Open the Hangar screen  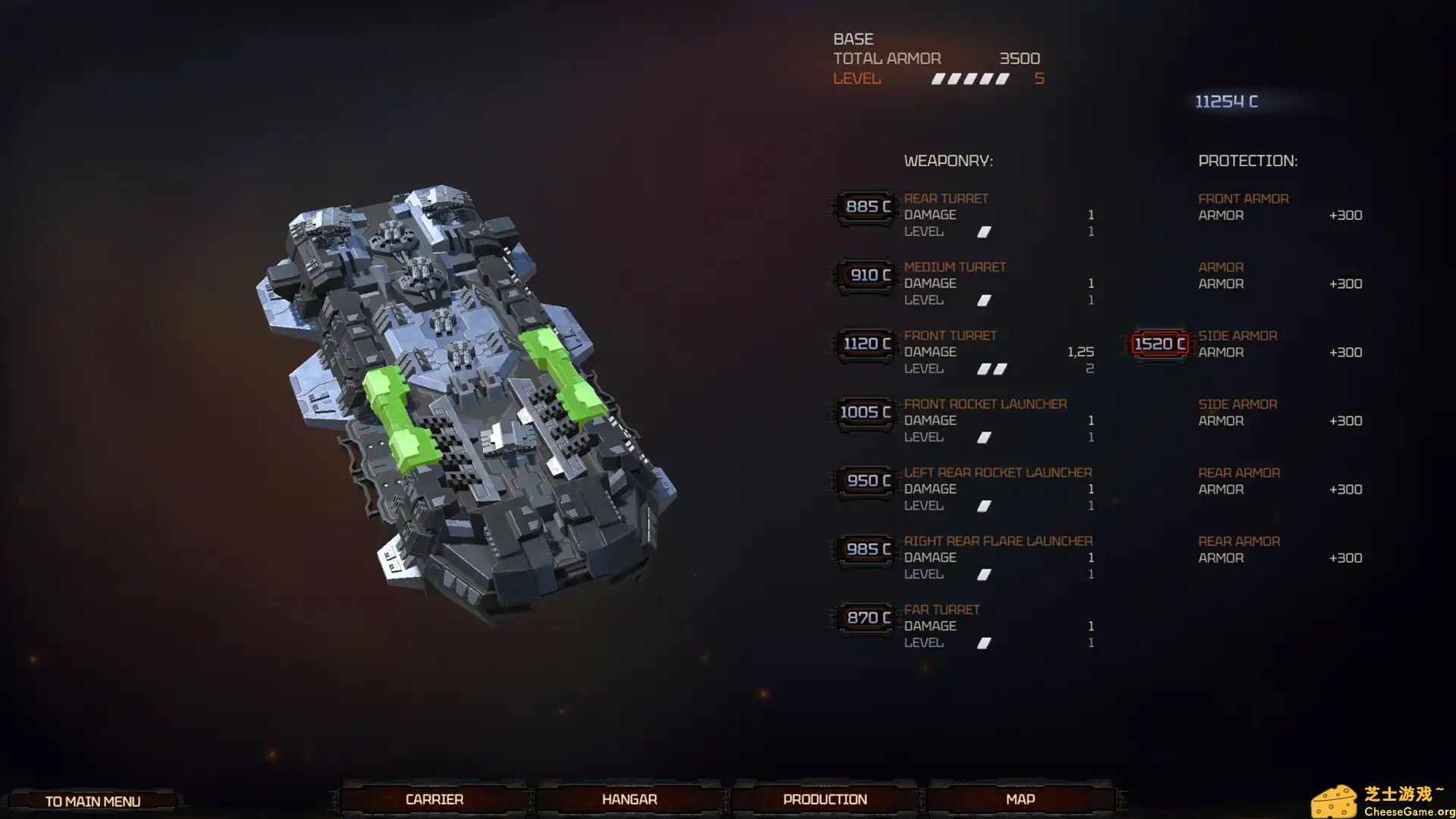coord(629,799)
